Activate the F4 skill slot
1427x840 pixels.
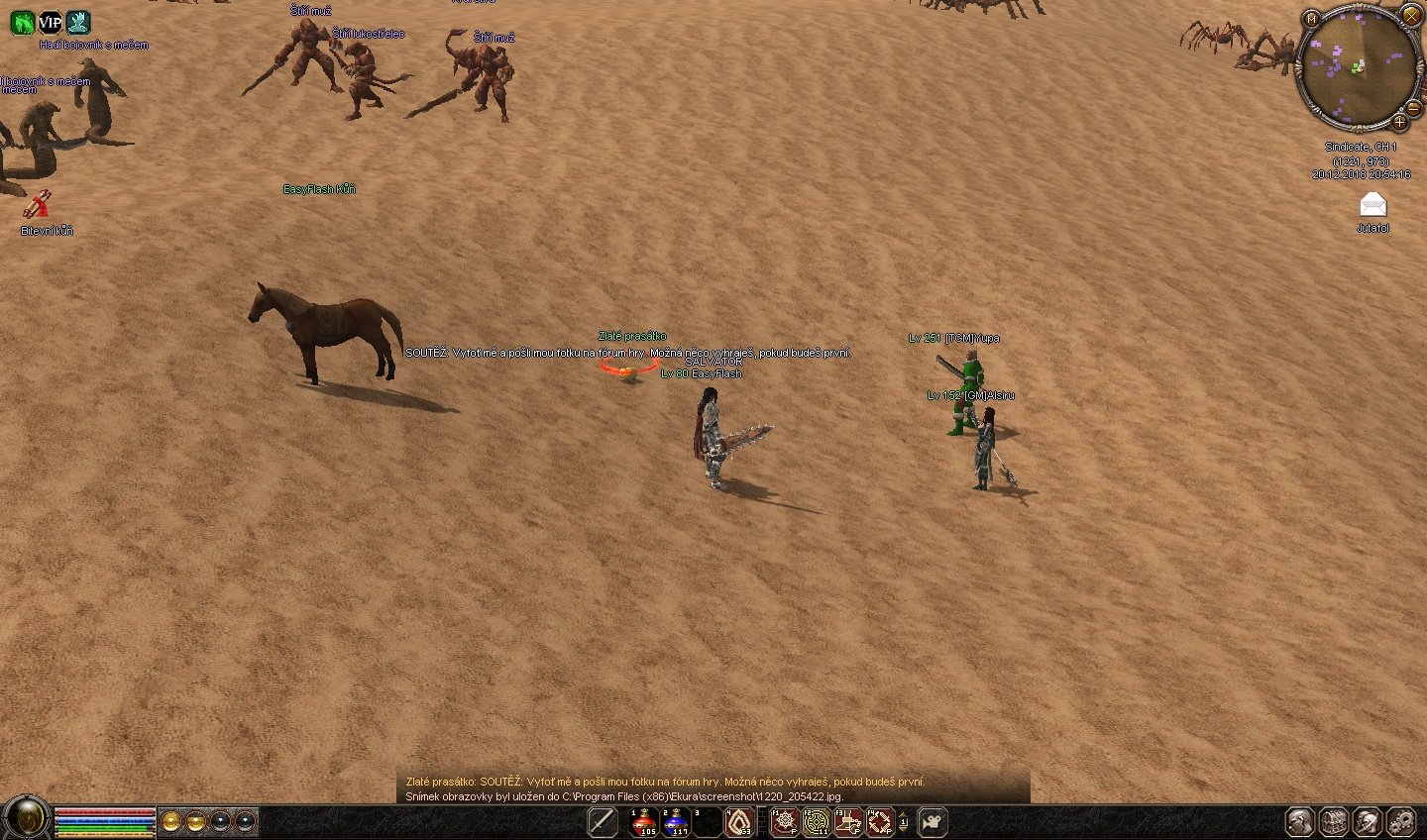pos(880,822)
